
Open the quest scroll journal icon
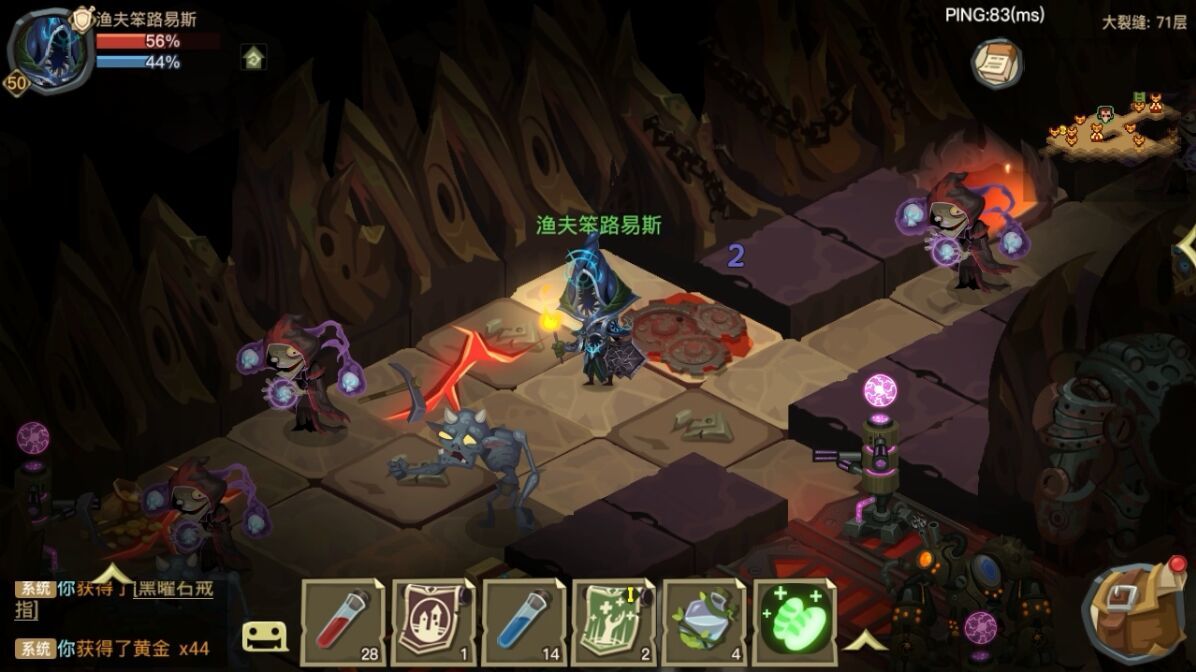tap(997, 63)
